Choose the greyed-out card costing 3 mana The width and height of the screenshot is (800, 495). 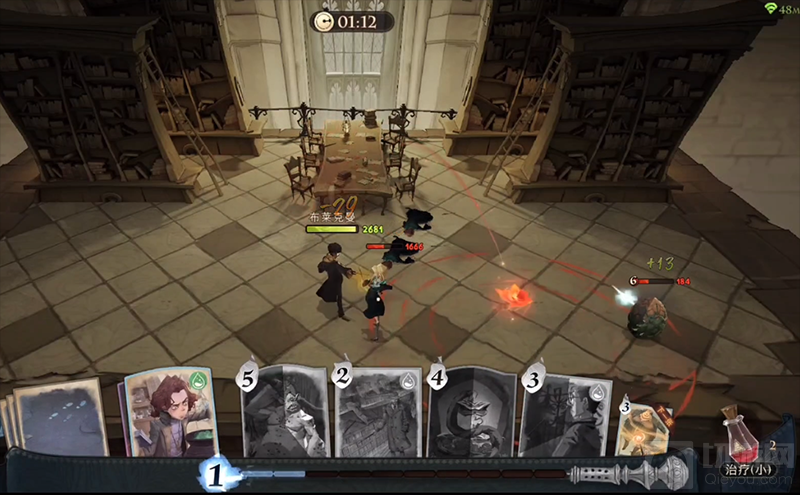565,410
